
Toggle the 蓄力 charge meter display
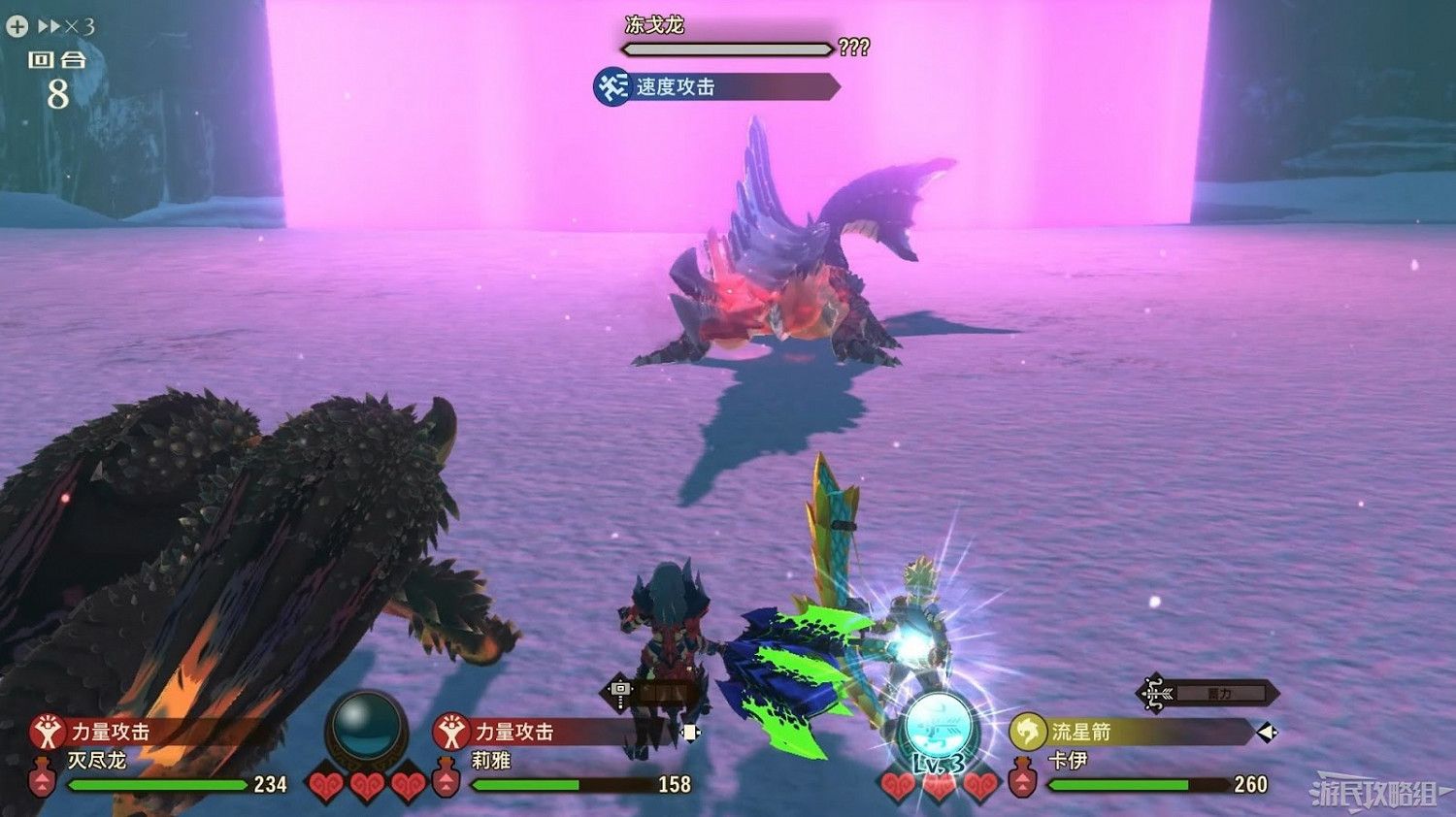pyautogui.click(x=1220, y=693)
